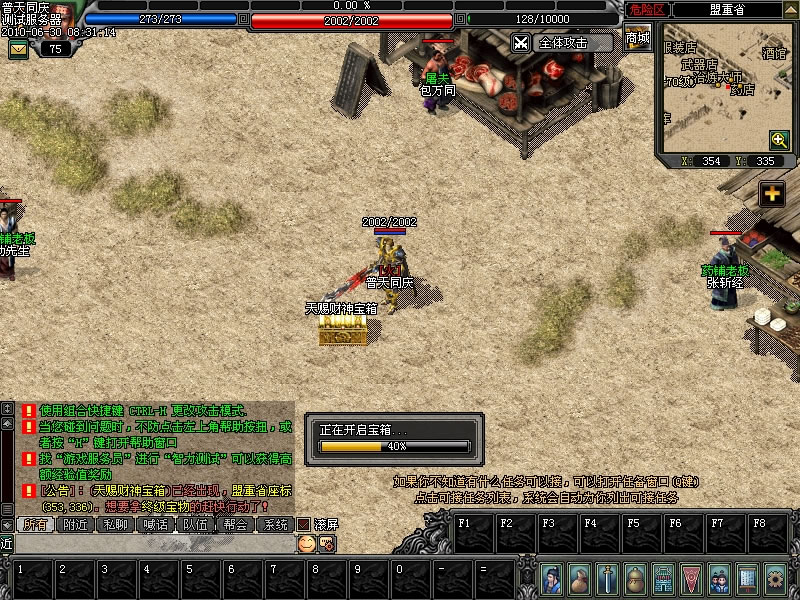This screenshot has width=800, height=600.
Task: Open the smiley emoticon picker
Action: (307, 543)
